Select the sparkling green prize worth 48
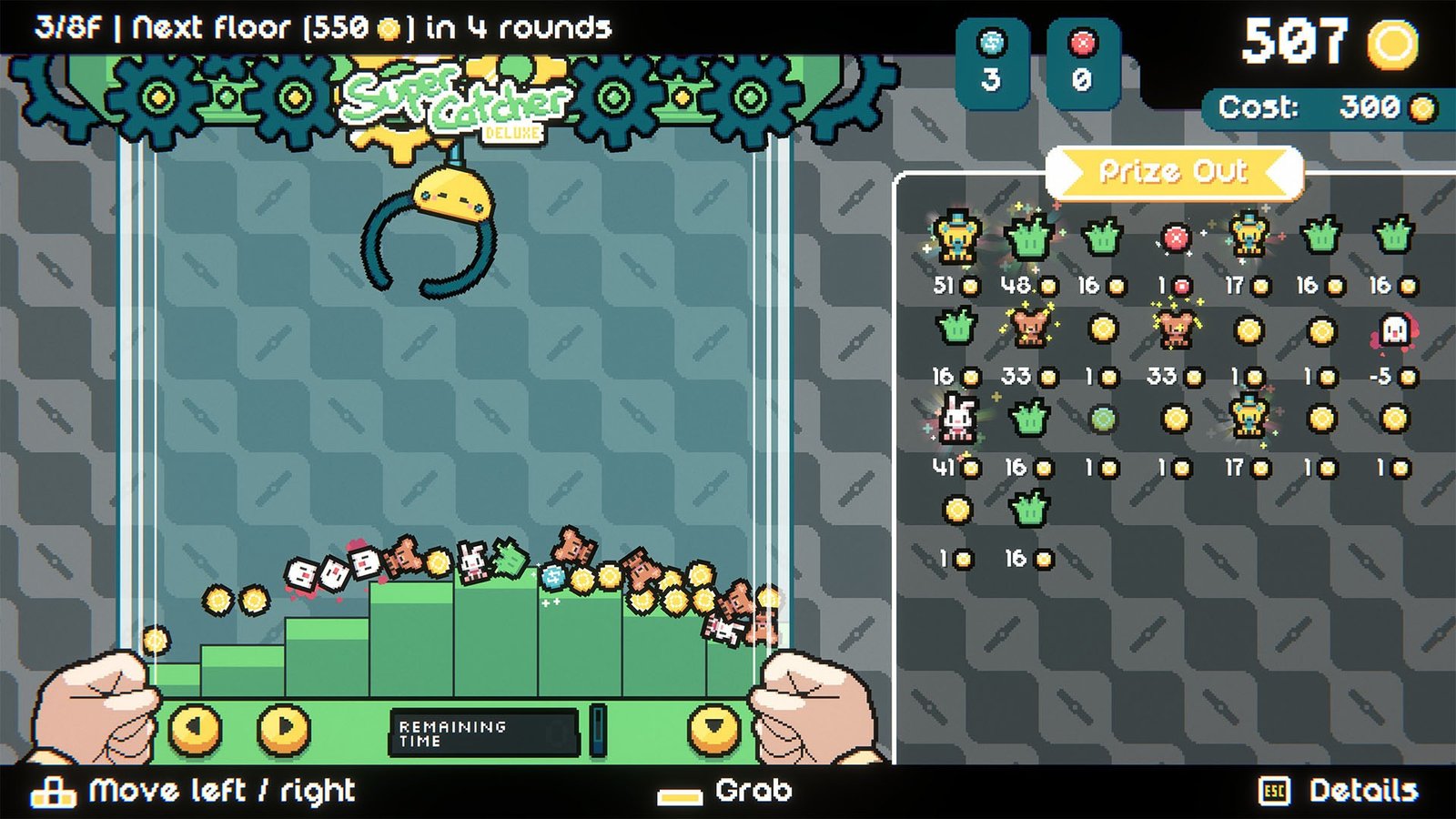Viewport: 1456px width, 819px height. coord(1029,238)
